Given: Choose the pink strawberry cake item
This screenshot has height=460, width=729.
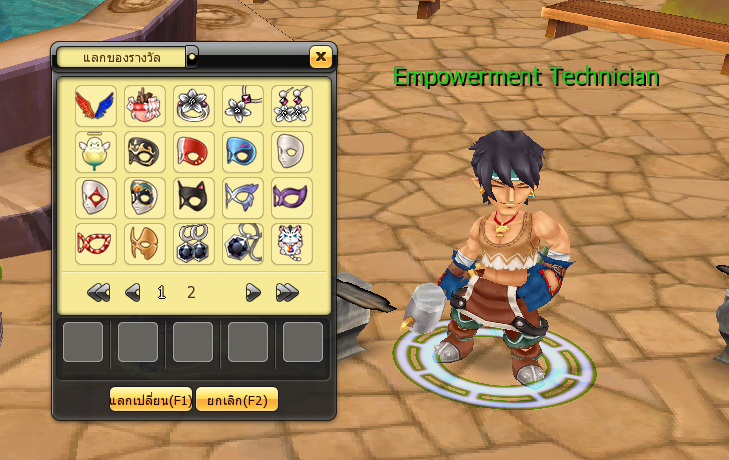Looking at the screenshot, I should point(145,105).
